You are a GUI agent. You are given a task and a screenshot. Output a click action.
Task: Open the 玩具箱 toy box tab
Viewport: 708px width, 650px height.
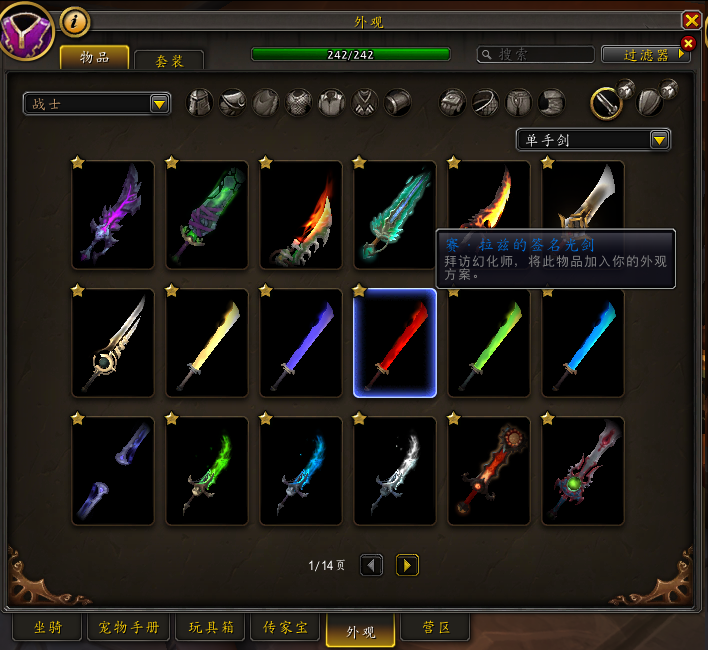click(x=210, y=628)
